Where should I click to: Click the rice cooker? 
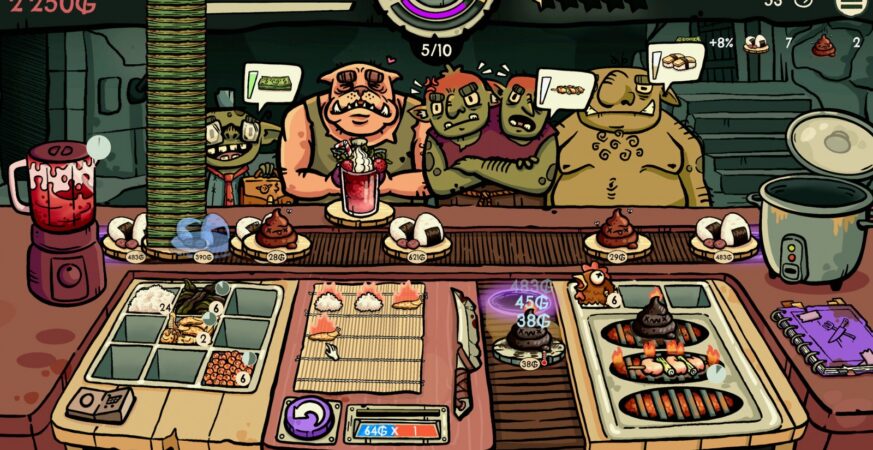point(817,215)
